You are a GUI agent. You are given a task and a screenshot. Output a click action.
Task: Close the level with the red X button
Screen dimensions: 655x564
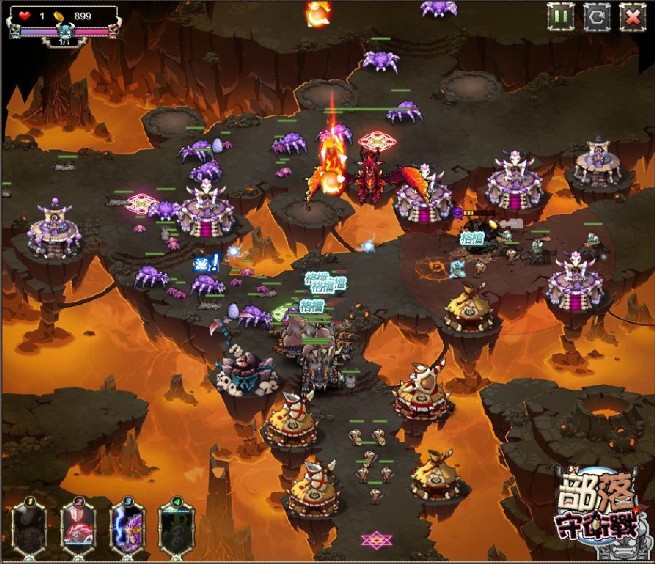point(632,16)
